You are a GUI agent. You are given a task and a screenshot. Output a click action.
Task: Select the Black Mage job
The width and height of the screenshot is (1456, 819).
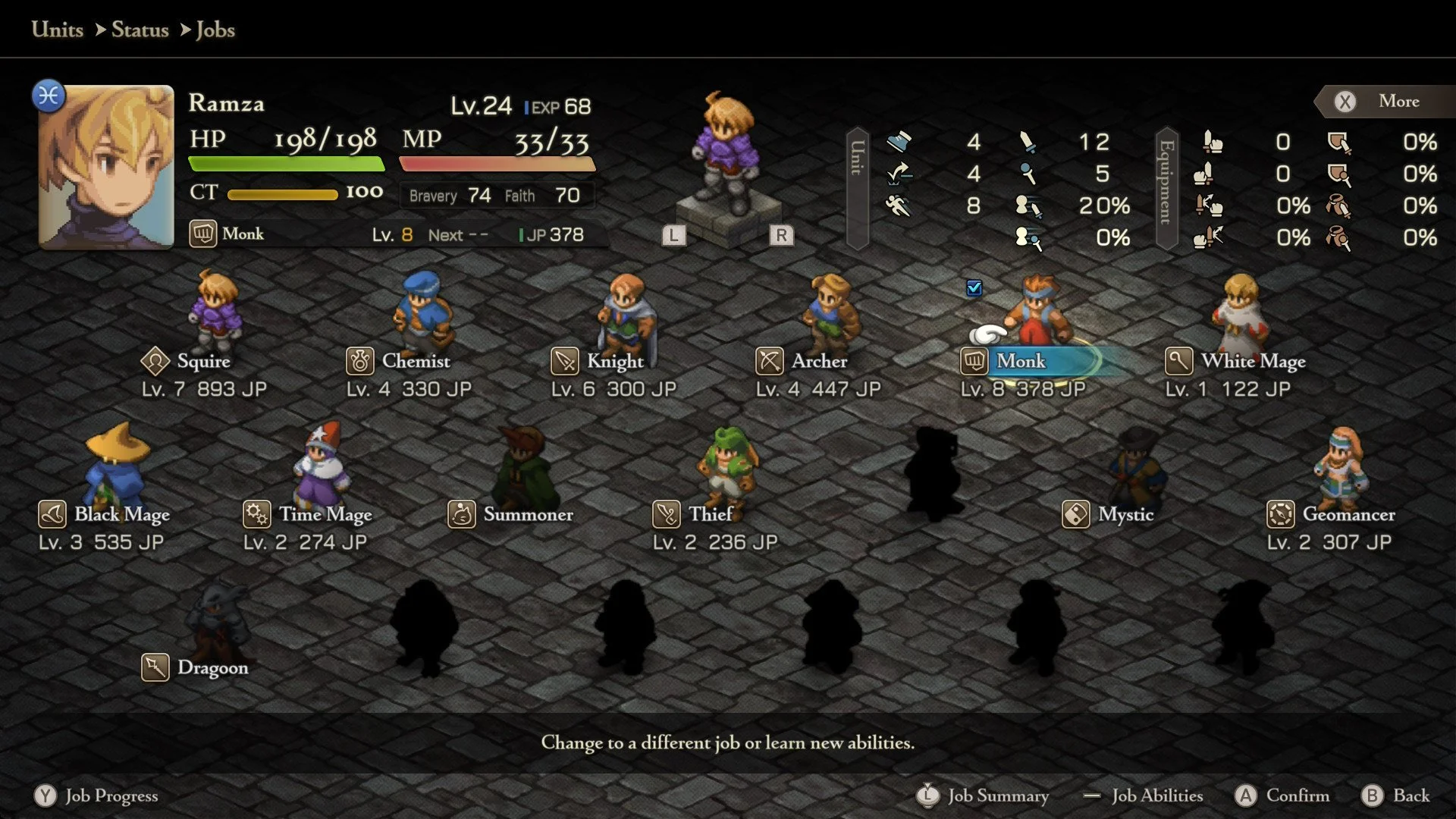(121, 514)
